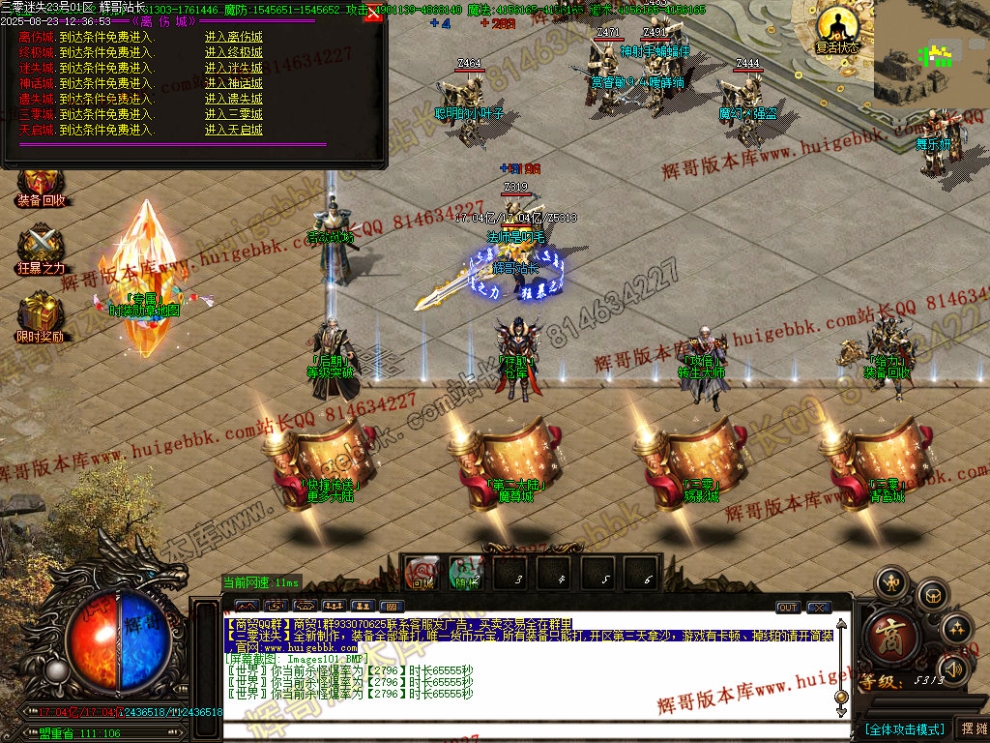This screenshot has height=743, width=990.
Task: Choose the 进入终极城 link
Action: click(234, 53)
